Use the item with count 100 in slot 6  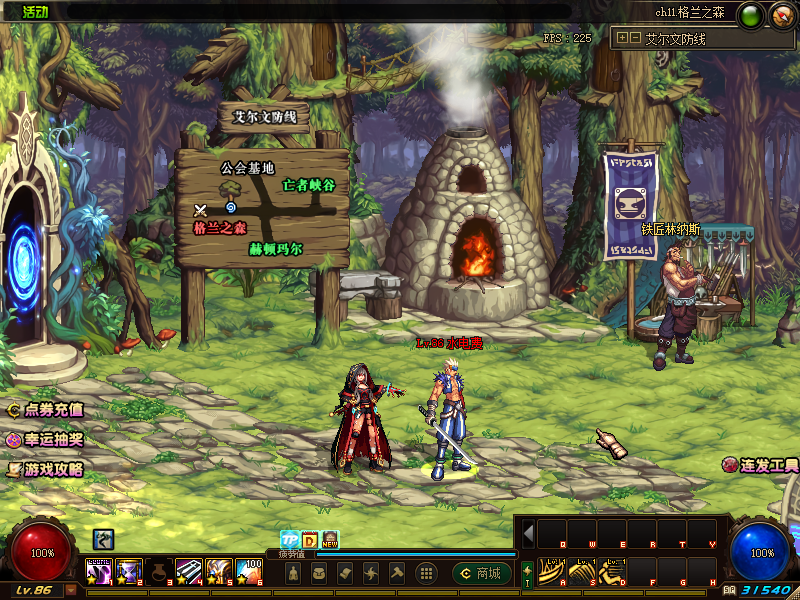(x=249, y=570)
